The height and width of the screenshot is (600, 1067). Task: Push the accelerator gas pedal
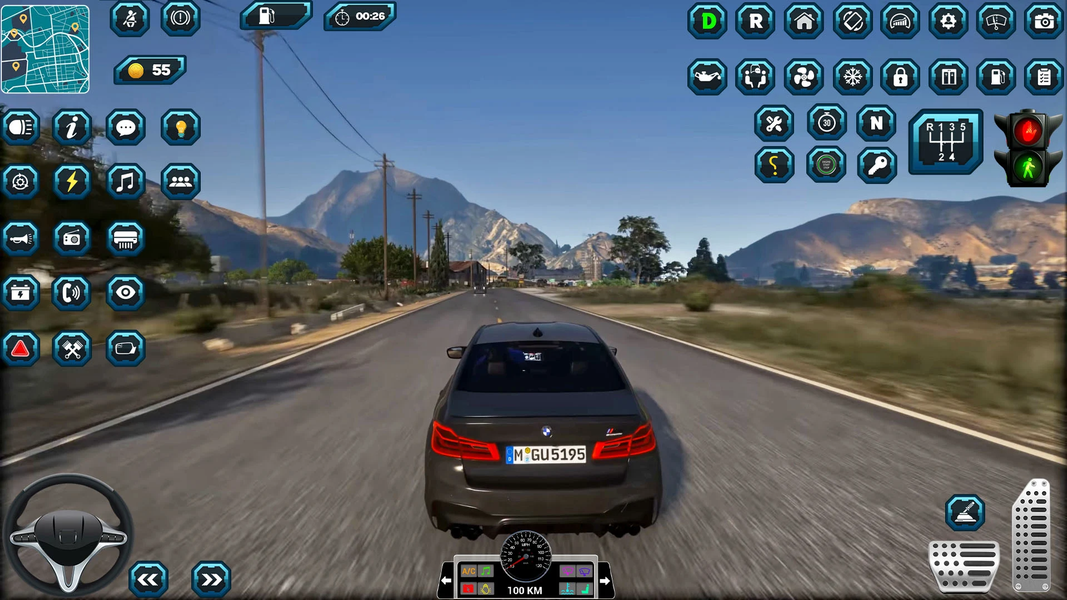click(1030, 535)
